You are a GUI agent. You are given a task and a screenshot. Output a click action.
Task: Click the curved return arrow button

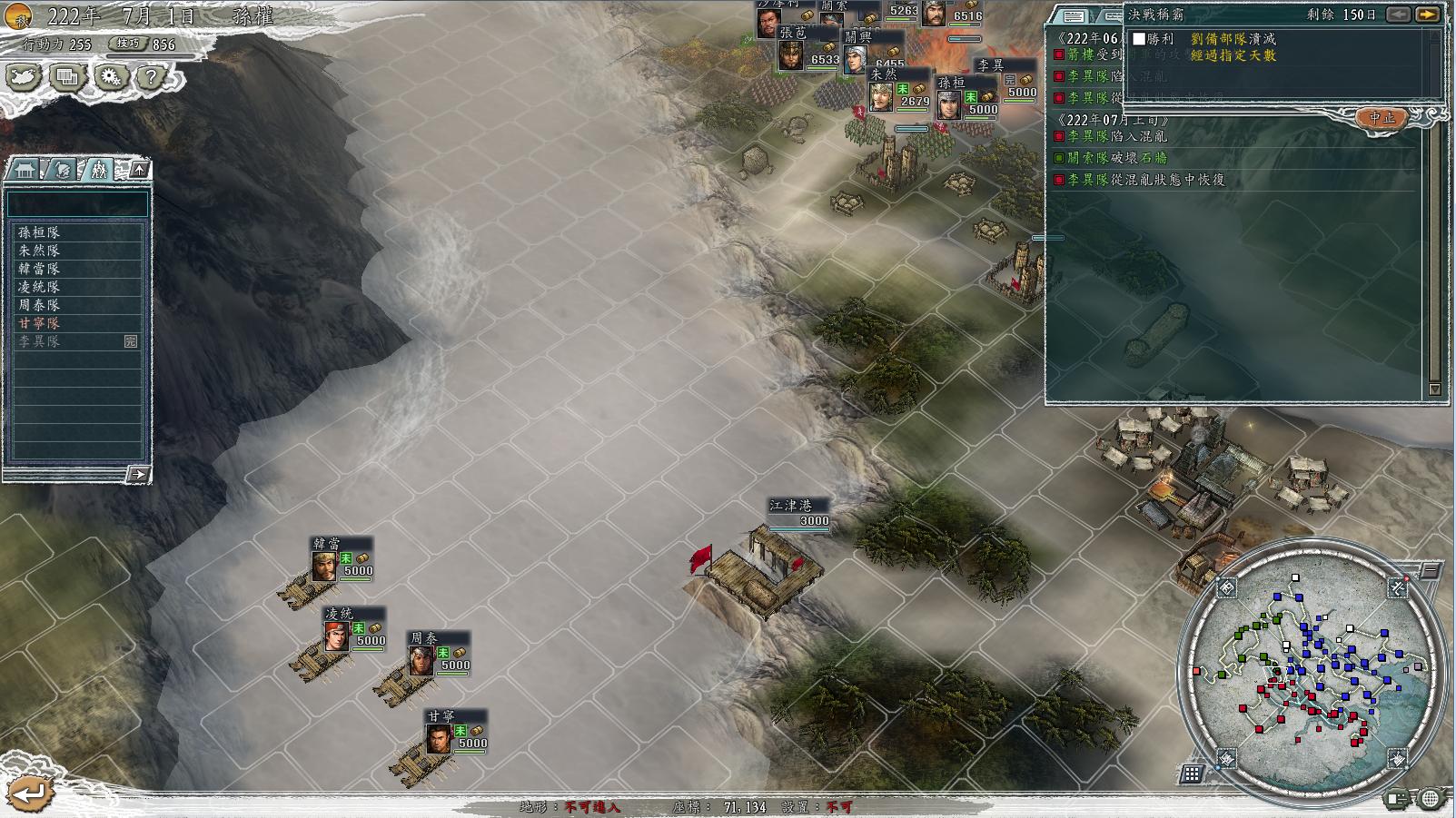pos(29,793)
